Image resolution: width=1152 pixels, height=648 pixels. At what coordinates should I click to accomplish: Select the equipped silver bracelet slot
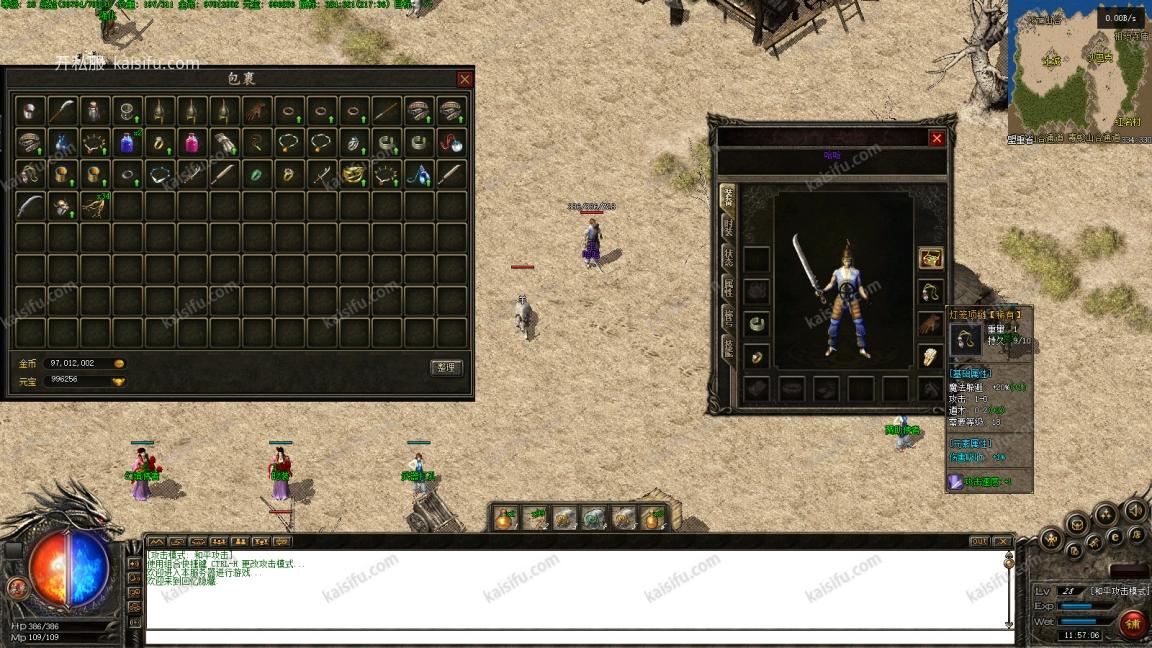[x=757, y=324]
